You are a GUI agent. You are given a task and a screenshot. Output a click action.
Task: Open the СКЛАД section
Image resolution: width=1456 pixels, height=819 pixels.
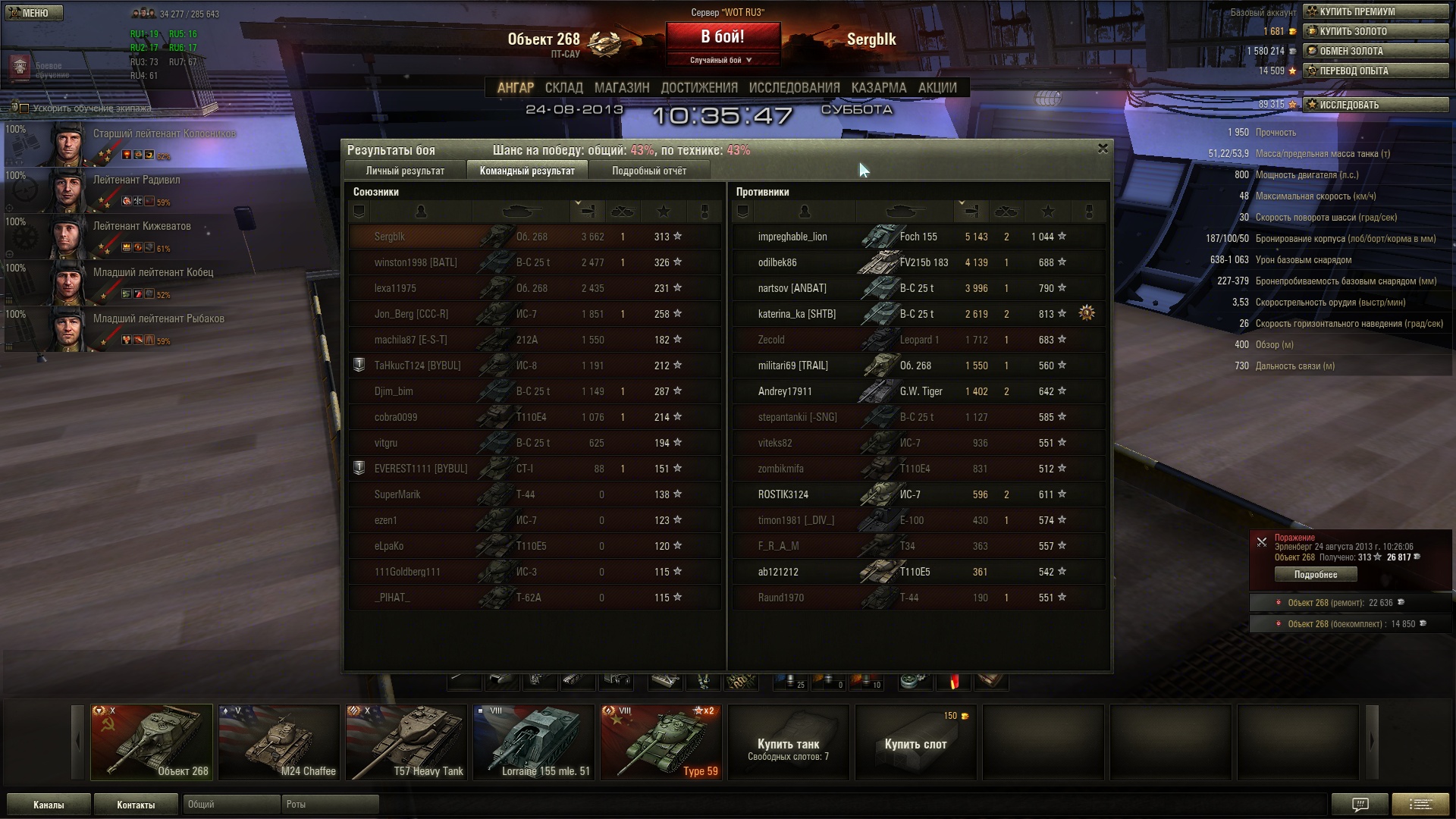click(563, 88)
